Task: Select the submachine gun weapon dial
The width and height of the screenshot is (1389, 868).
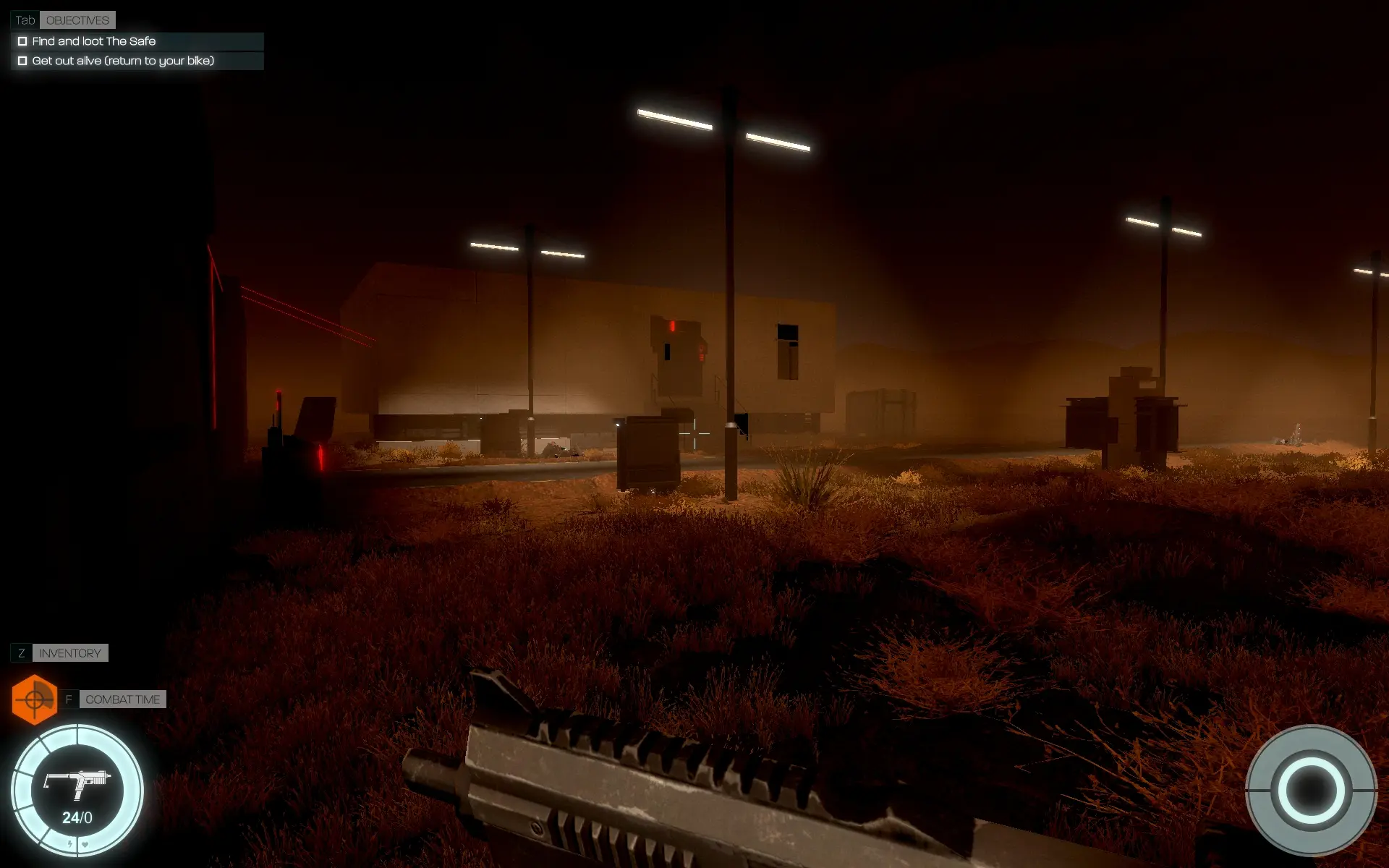Action: tap(77, 790)
